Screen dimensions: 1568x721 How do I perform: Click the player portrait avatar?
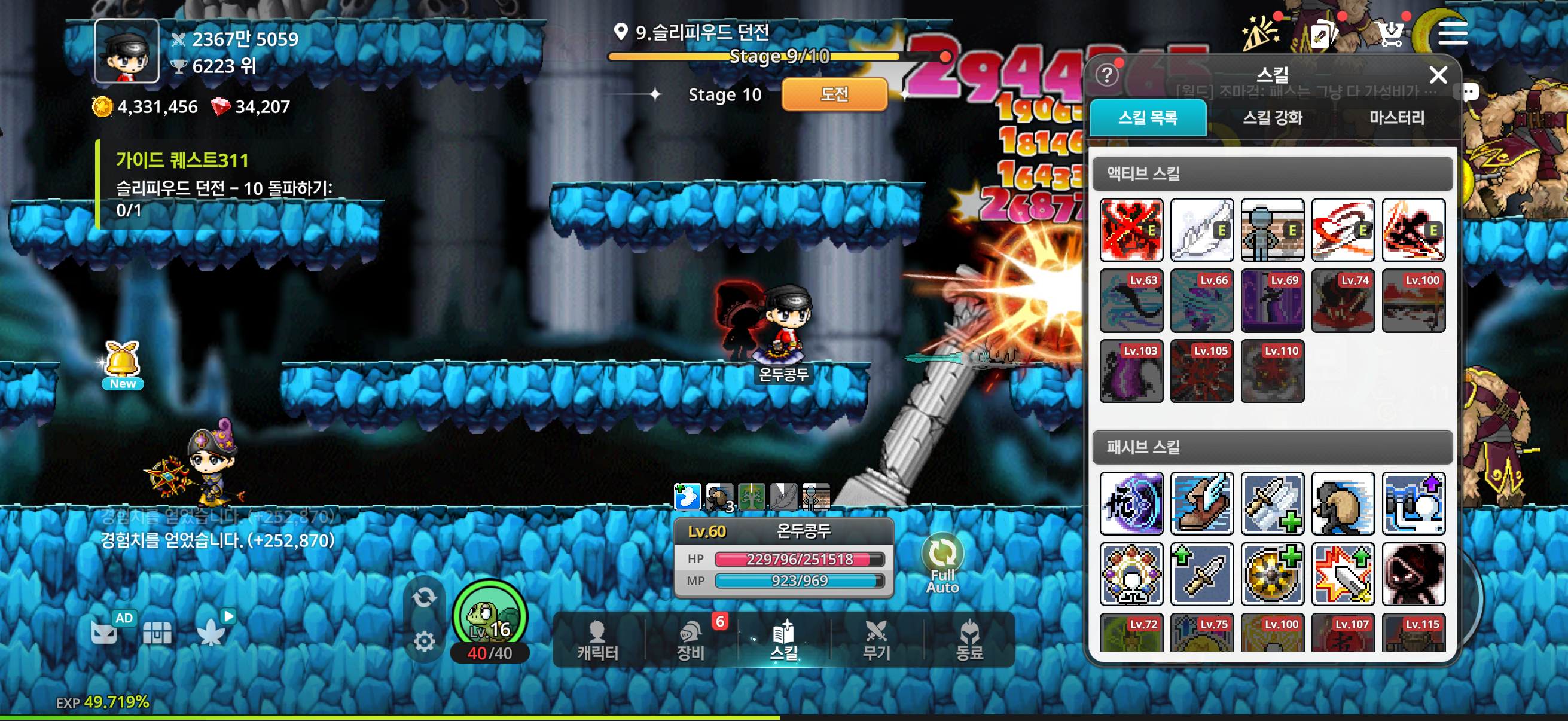pos(127,51)
